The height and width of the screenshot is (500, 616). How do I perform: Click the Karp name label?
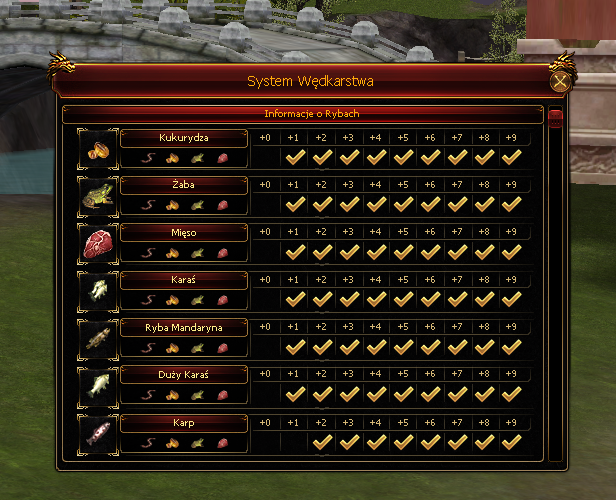[x=184, y=422]
